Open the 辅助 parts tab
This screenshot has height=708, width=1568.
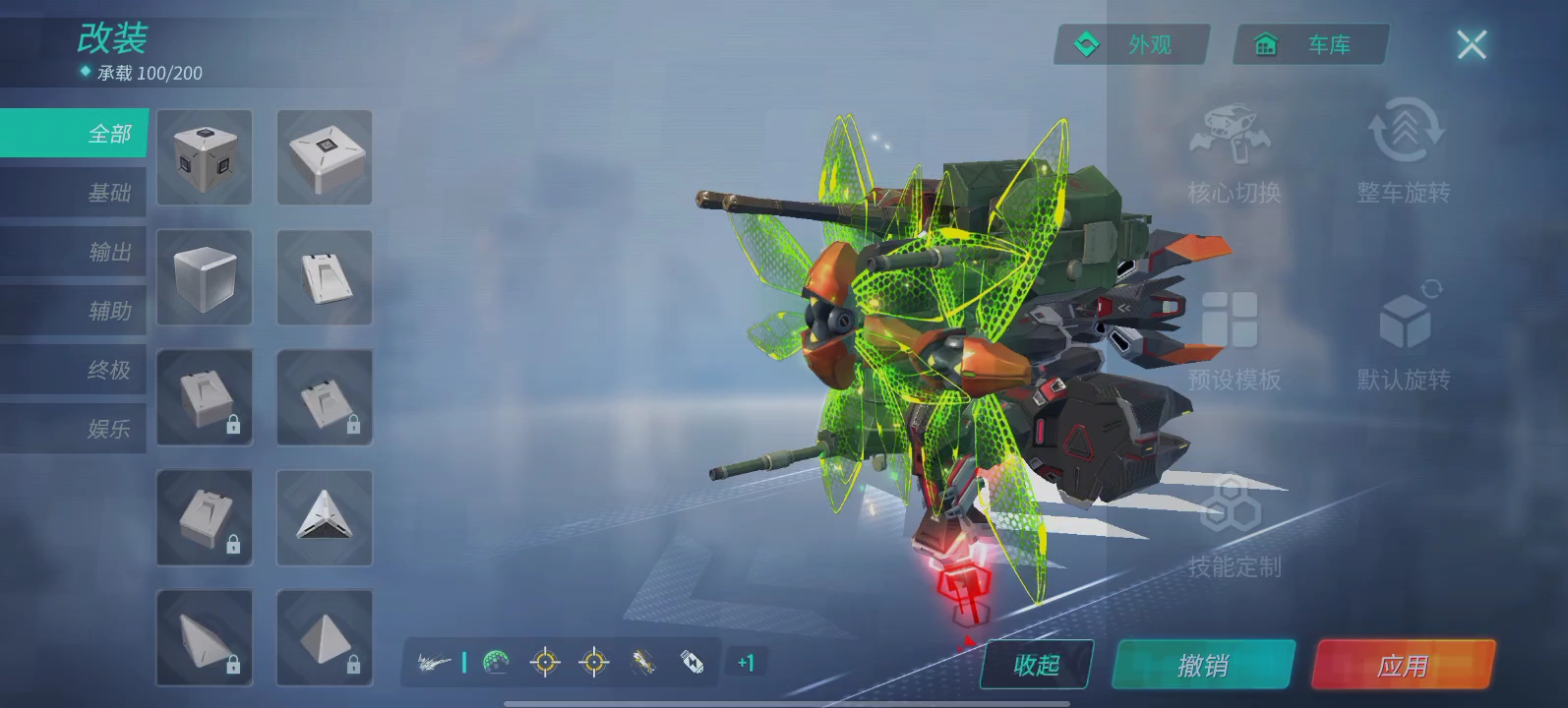point(75,311)
